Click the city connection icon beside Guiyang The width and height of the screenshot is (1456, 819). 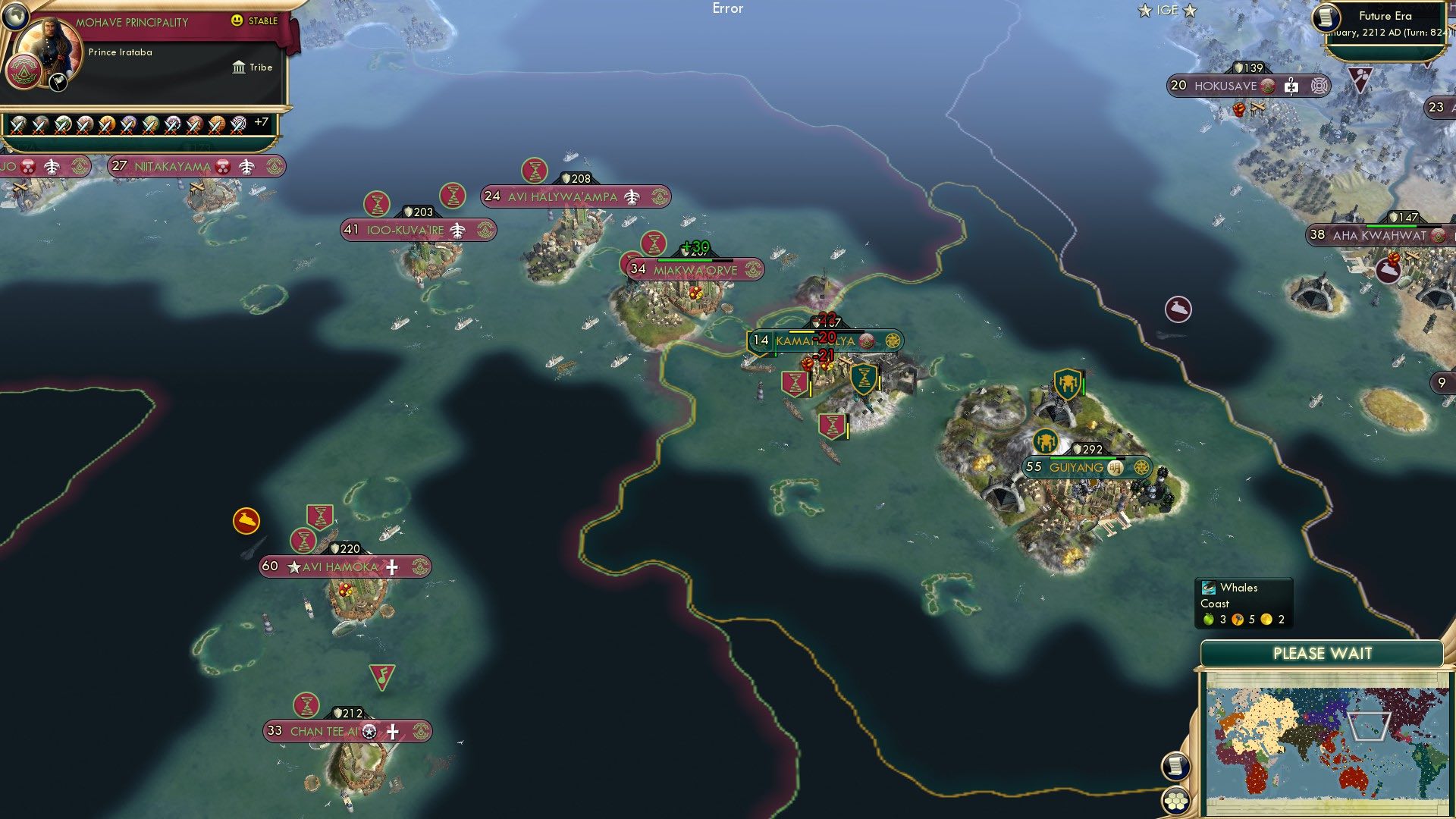1142,468
